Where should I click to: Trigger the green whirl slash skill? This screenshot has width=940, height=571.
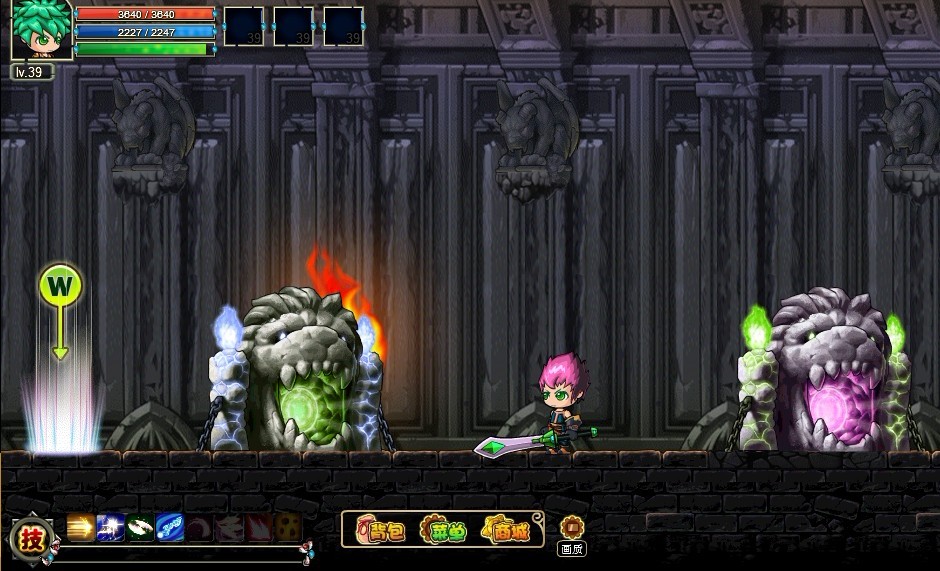141,527
